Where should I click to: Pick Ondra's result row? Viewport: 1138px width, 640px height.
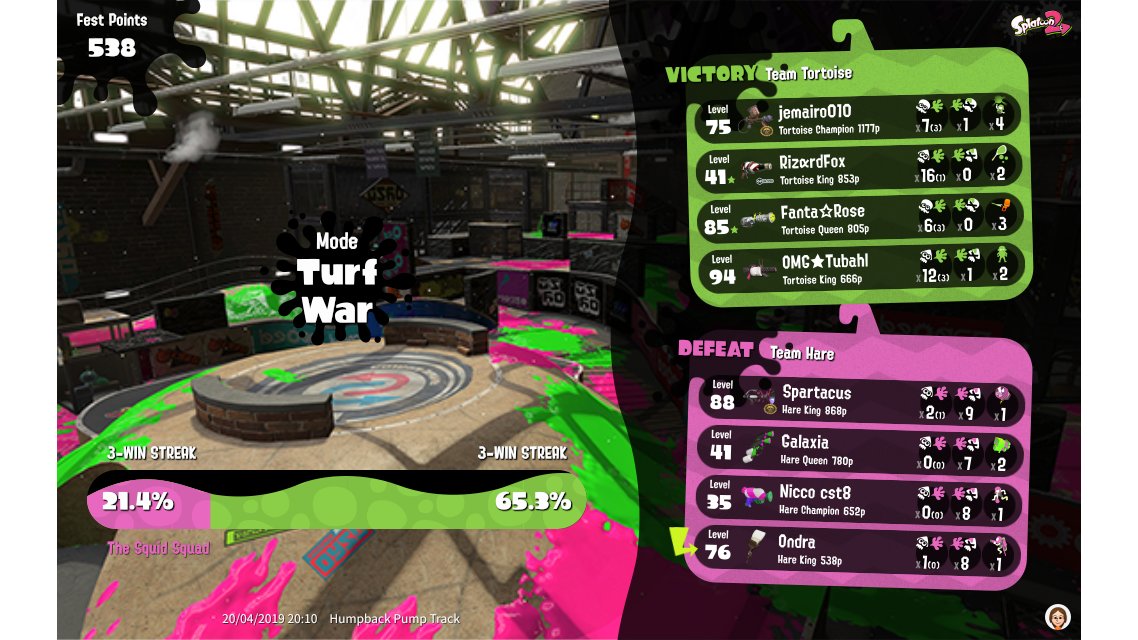point(858,549)
